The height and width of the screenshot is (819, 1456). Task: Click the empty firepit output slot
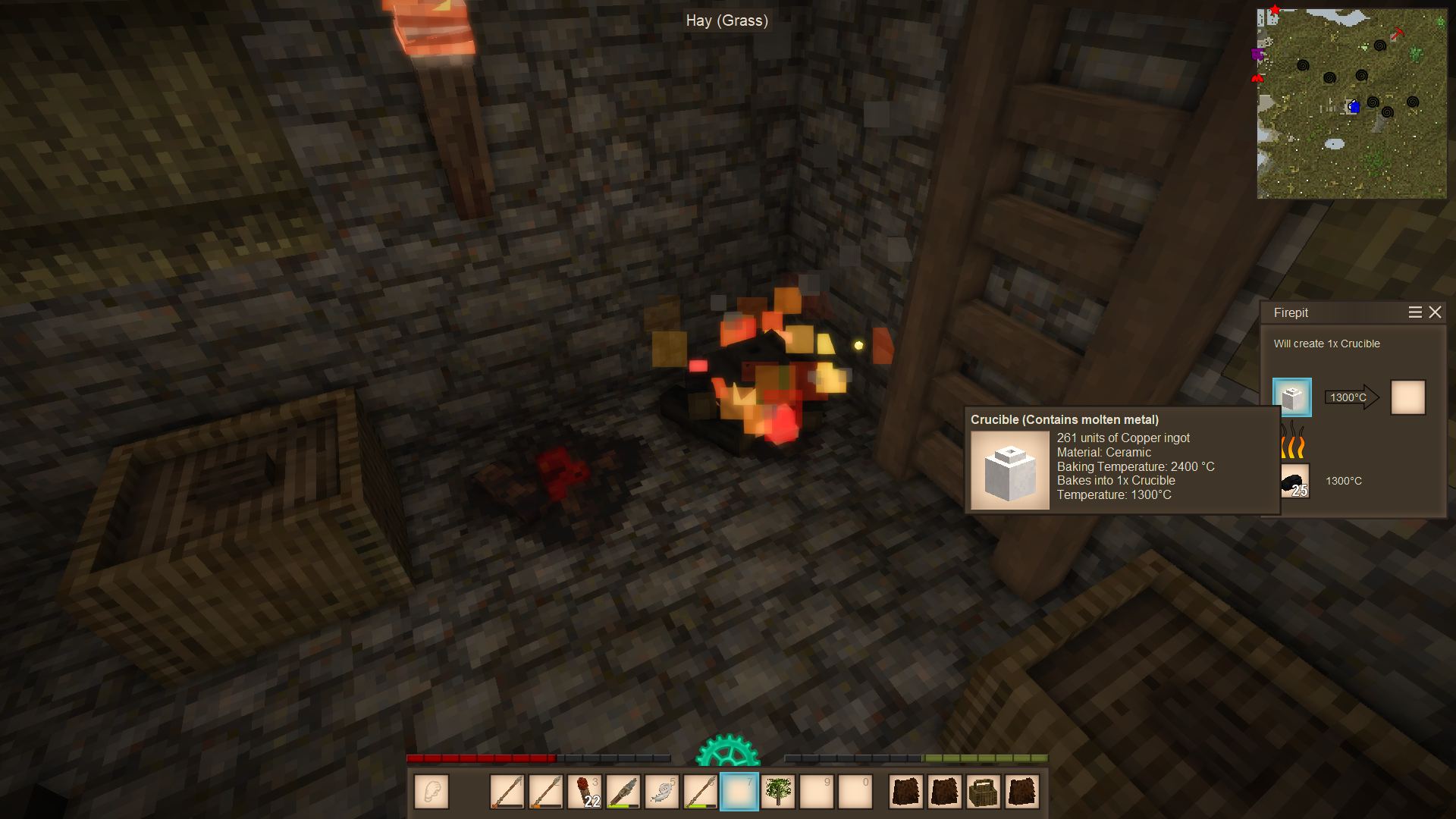[x=1408, y=397]
